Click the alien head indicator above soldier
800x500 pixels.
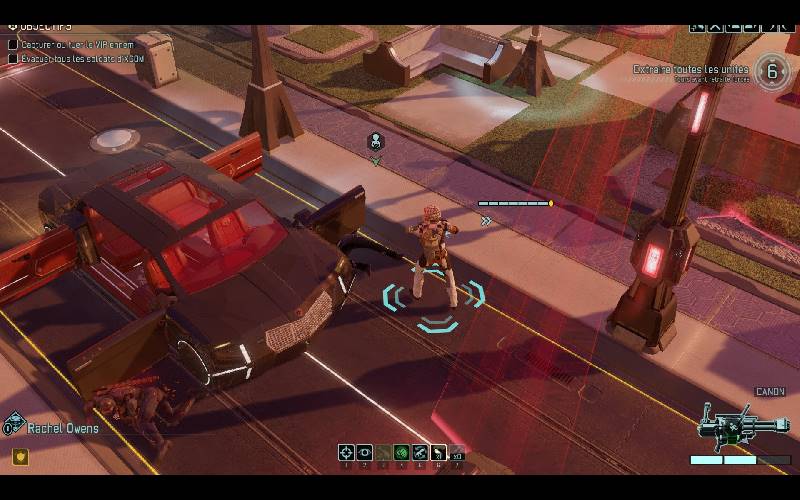click(376, 141)
